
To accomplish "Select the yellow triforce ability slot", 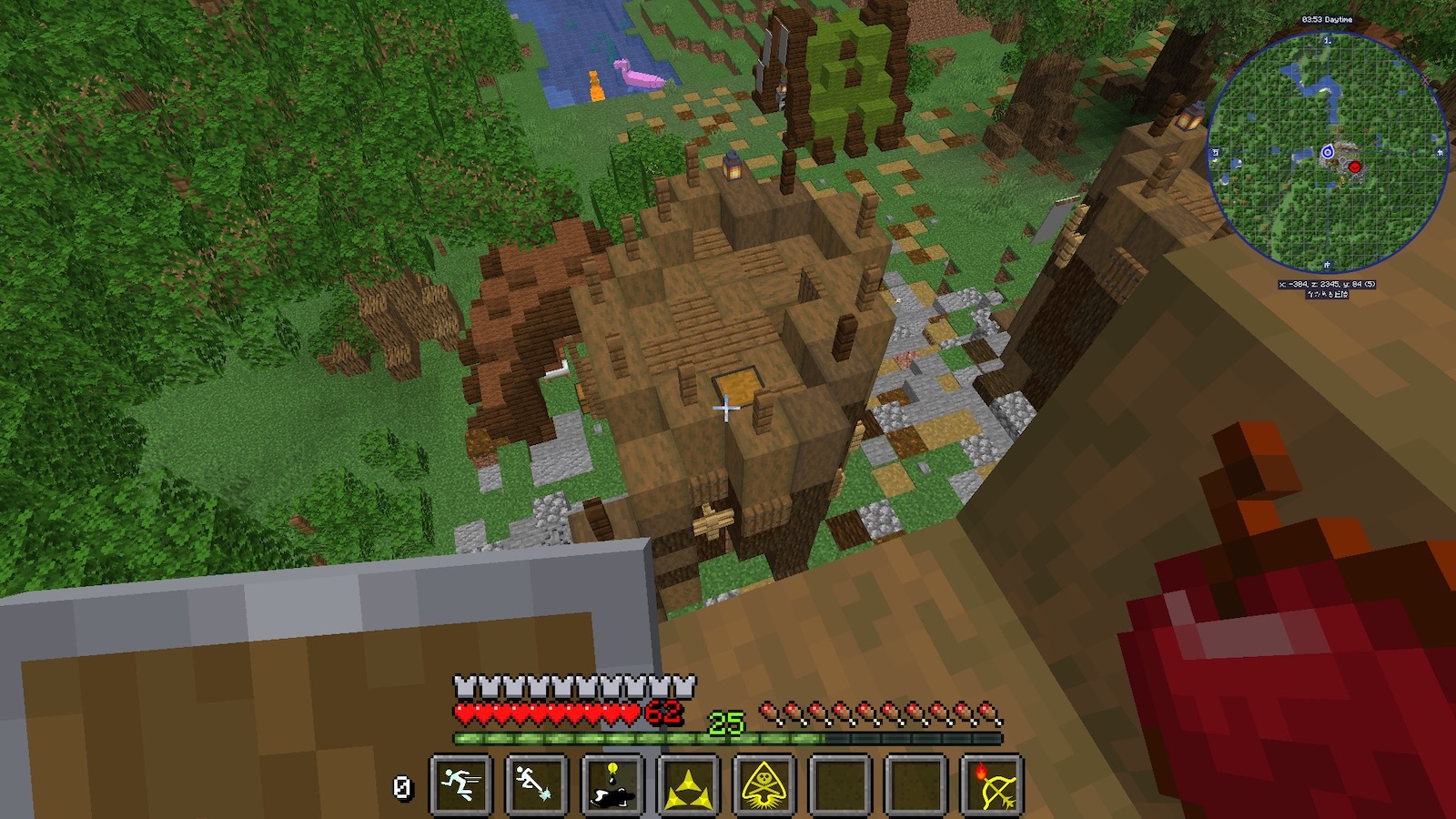I will point(688,784).
